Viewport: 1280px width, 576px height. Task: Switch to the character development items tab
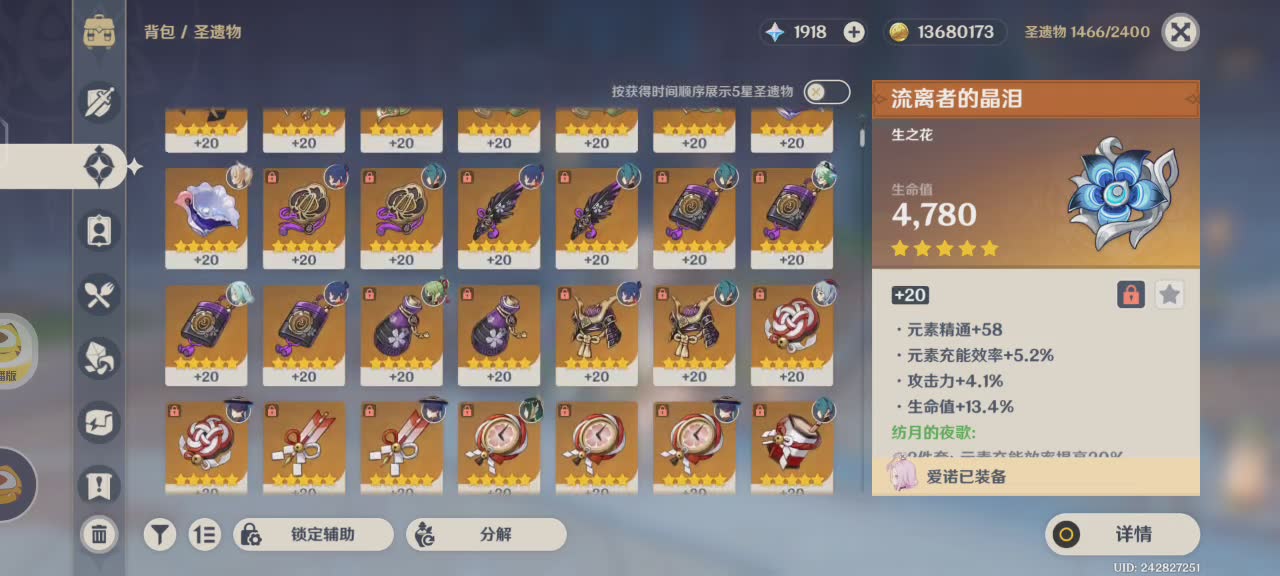pos(100,230)
